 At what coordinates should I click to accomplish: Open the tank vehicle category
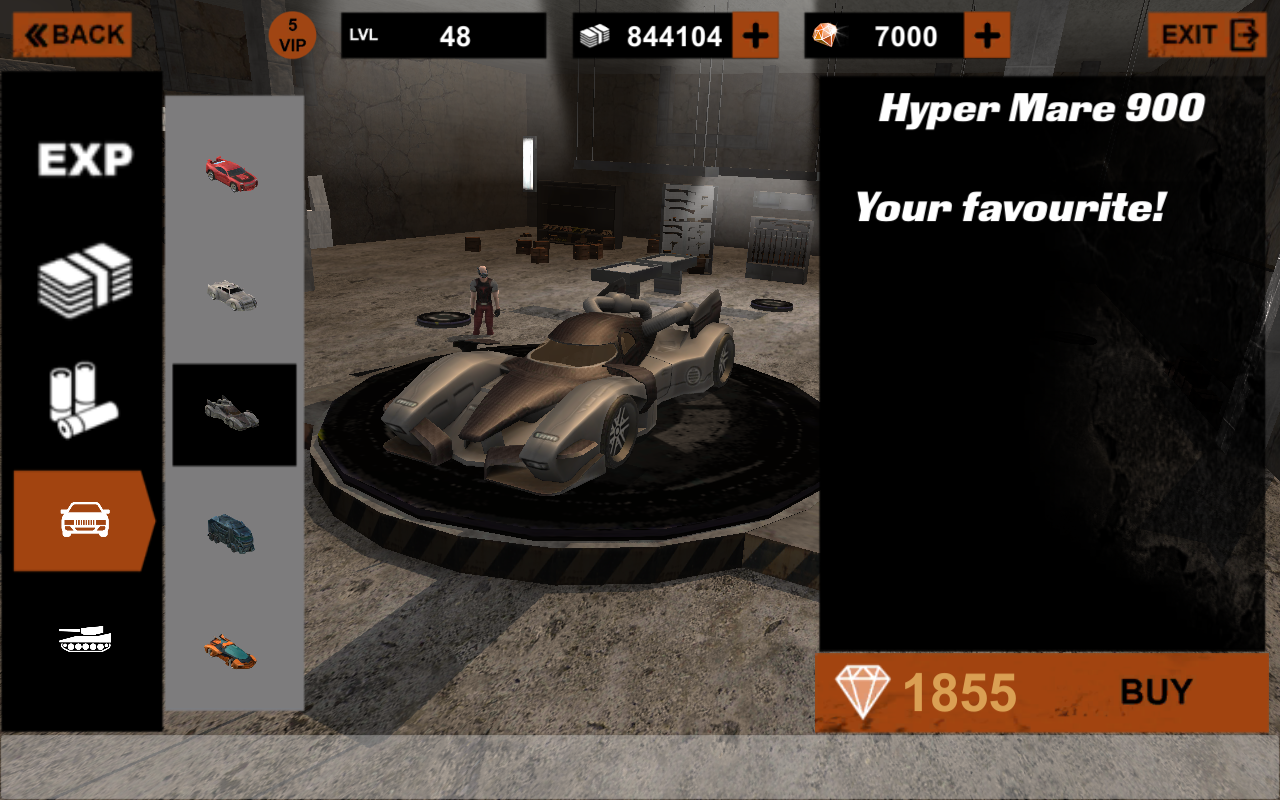85,640
